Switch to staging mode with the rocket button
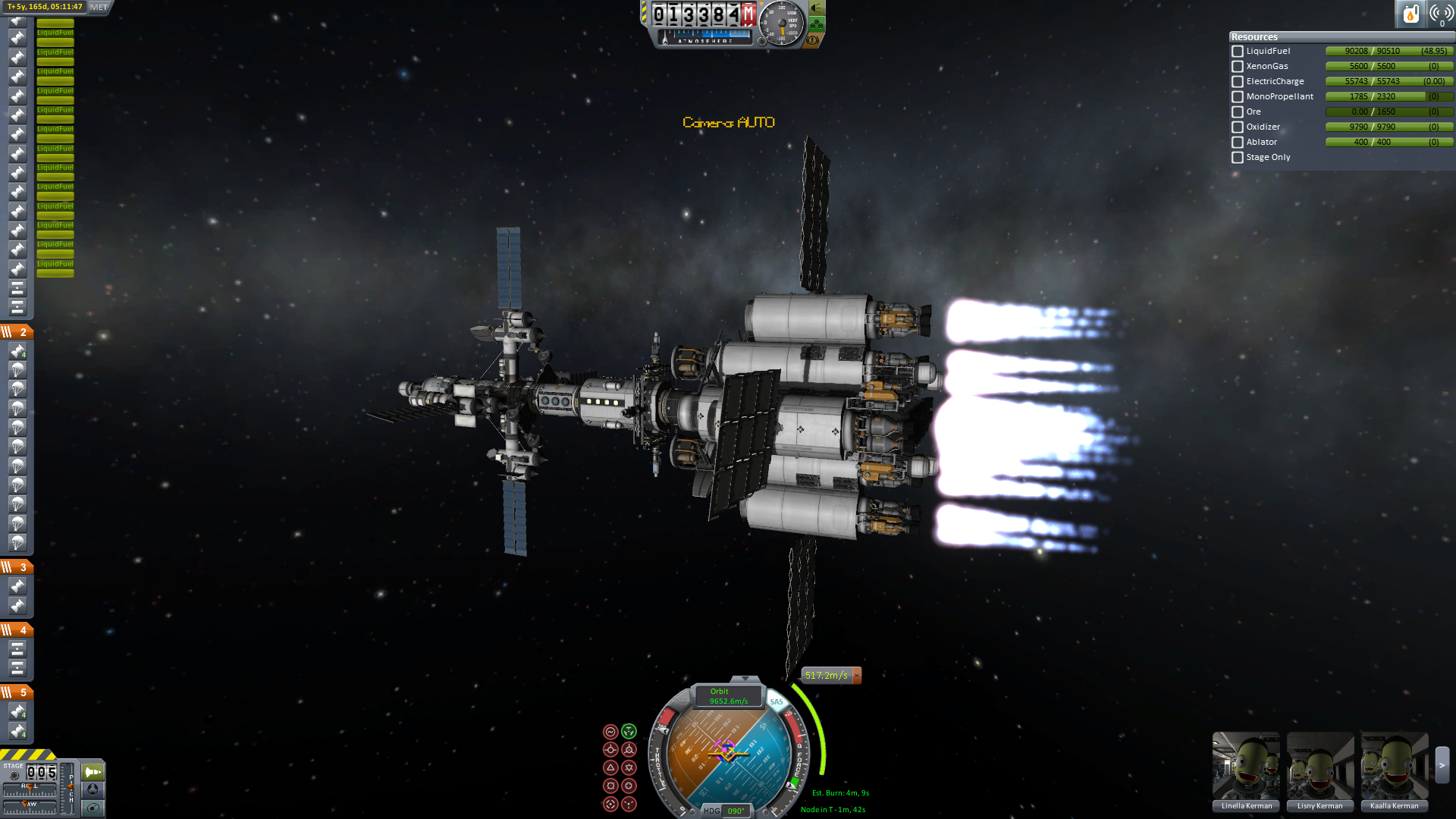The width and height of the screenshot is (1456, 819). tap(93, 772)
